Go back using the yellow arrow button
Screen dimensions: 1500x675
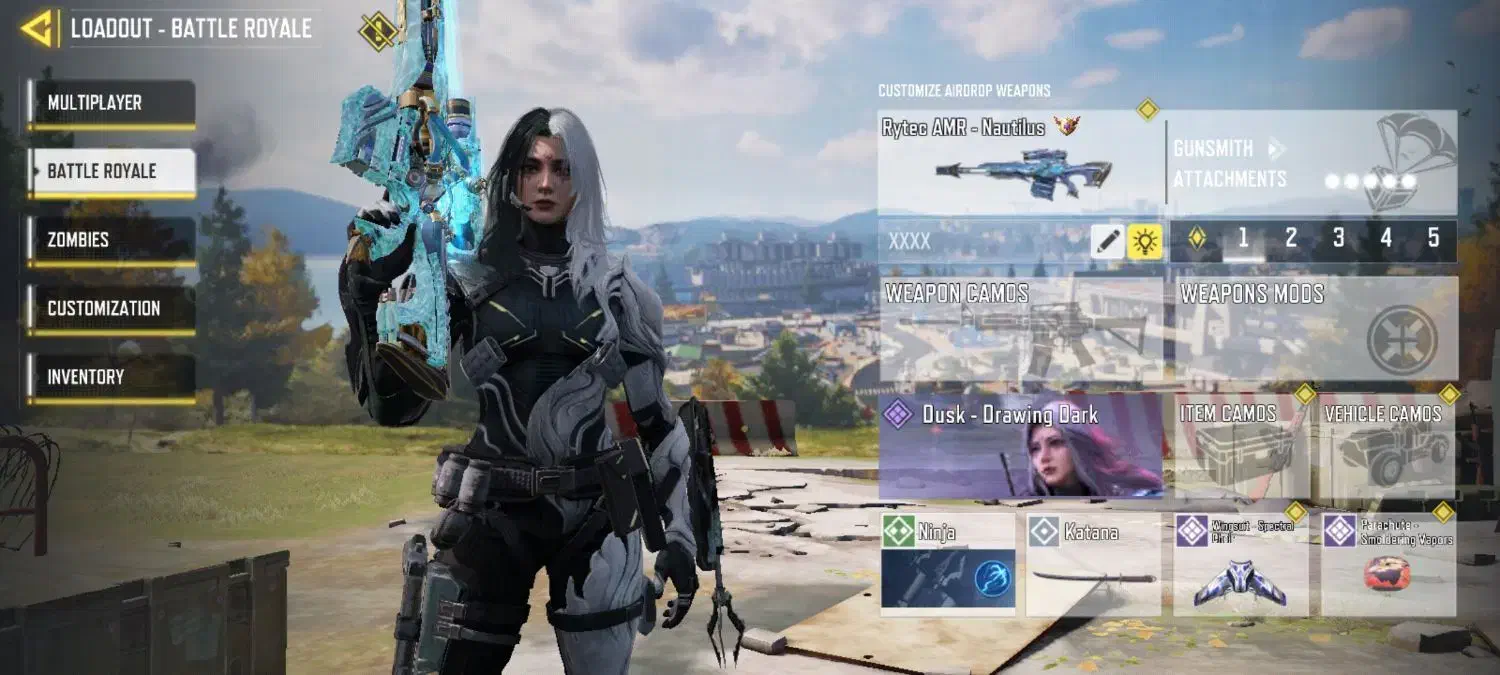37,28
